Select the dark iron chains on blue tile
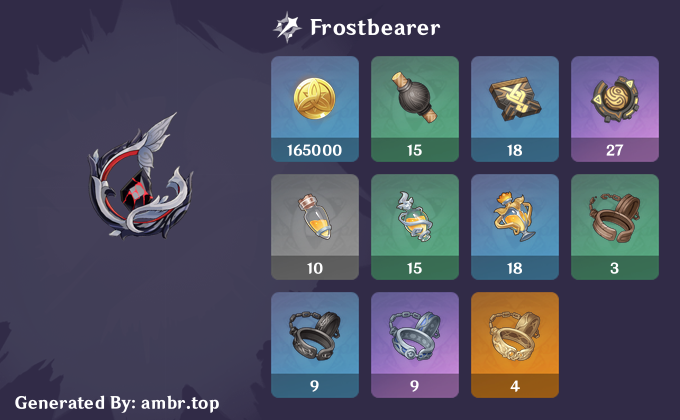 (314, 343)
